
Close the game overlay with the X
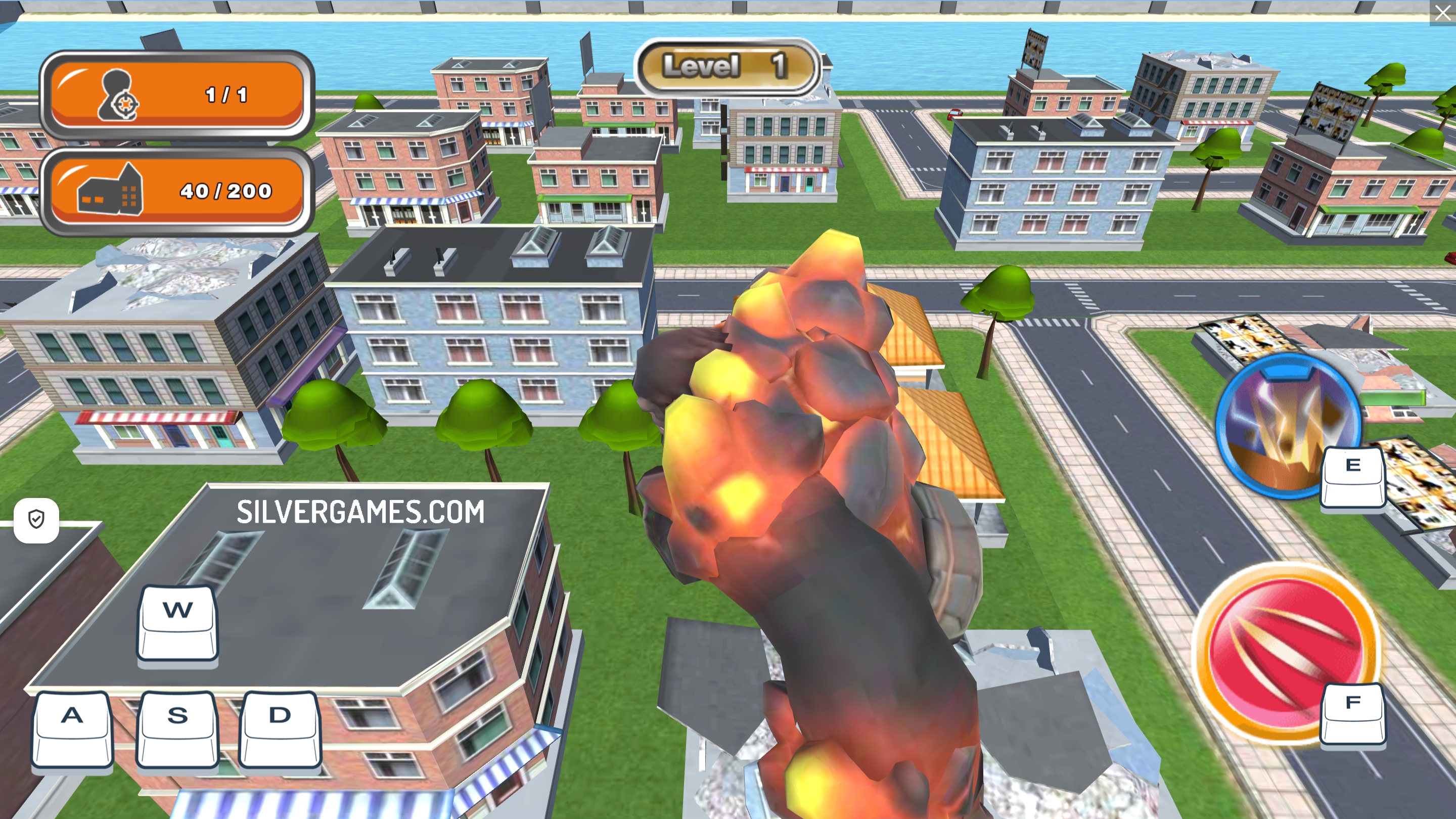[1442, 13]
